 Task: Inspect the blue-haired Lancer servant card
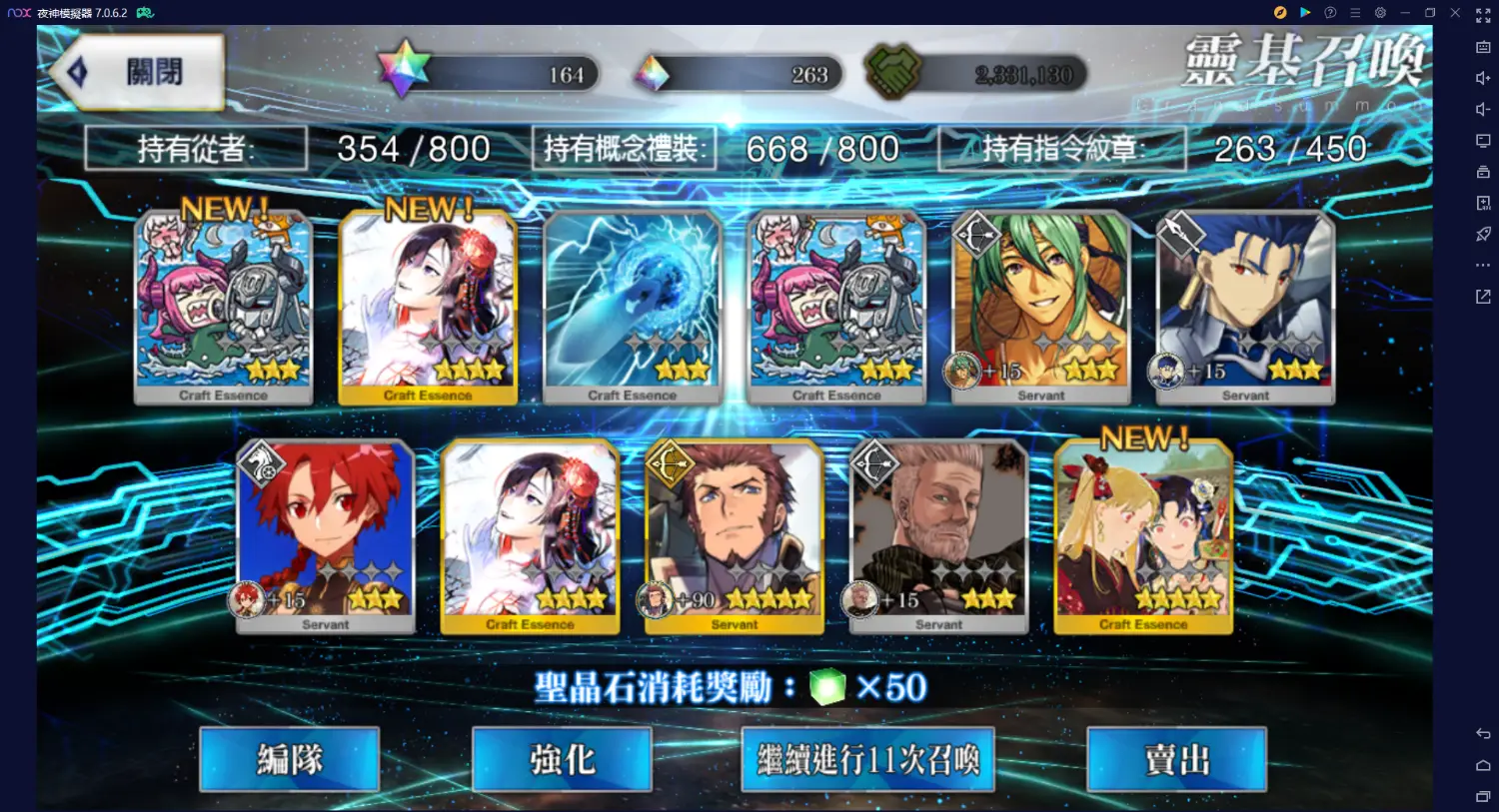coord(1245,306)
